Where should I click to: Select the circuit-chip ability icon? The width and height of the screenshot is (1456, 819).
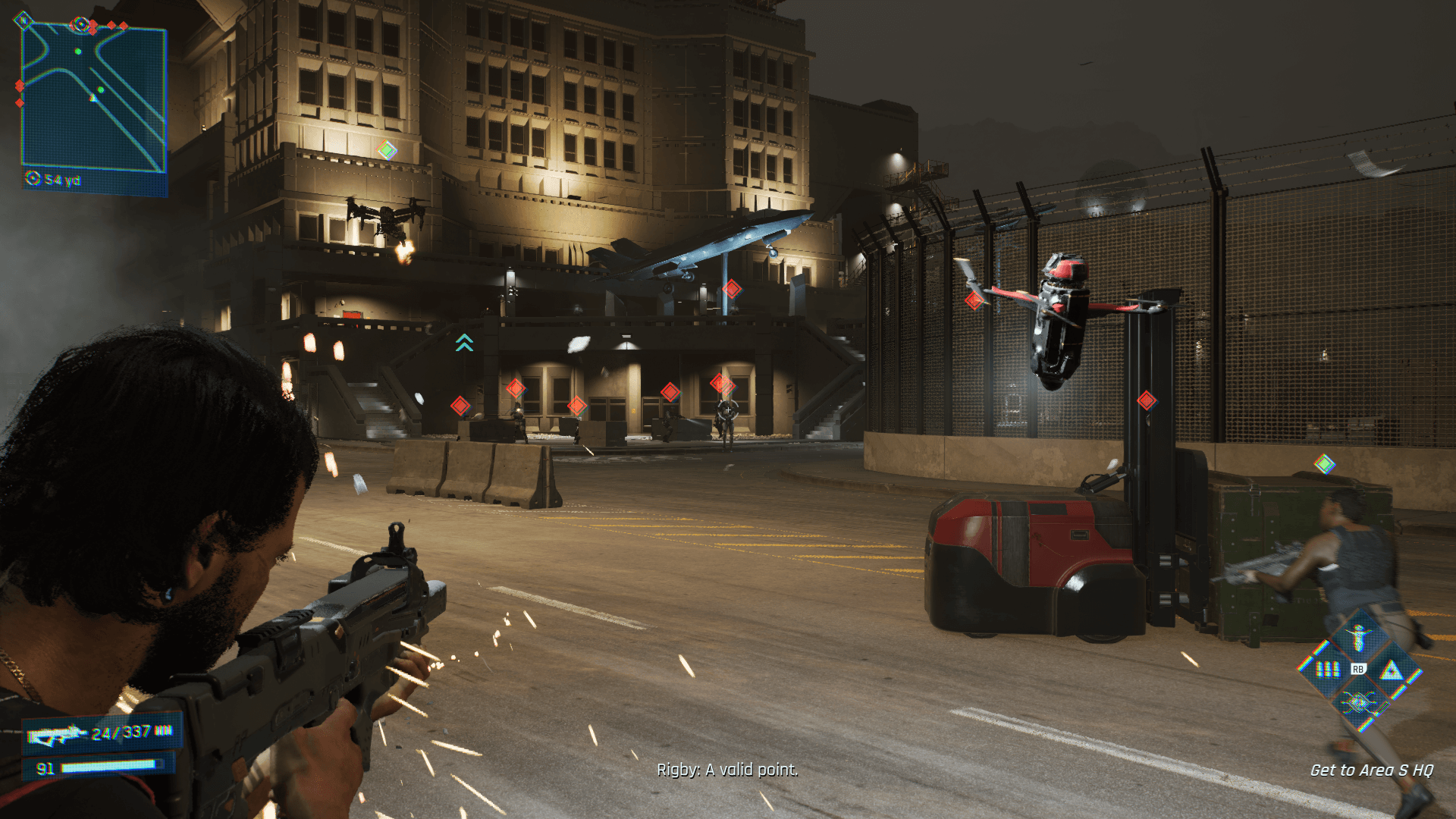tap(1357, 703)
